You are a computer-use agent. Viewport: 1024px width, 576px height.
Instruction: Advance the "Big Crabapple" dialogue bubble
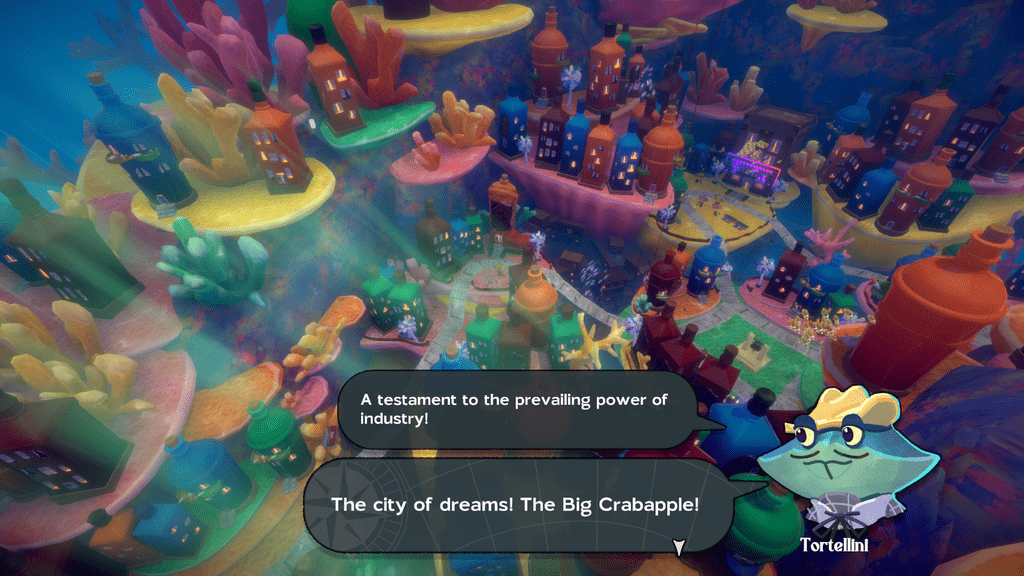tap(515, 505)
